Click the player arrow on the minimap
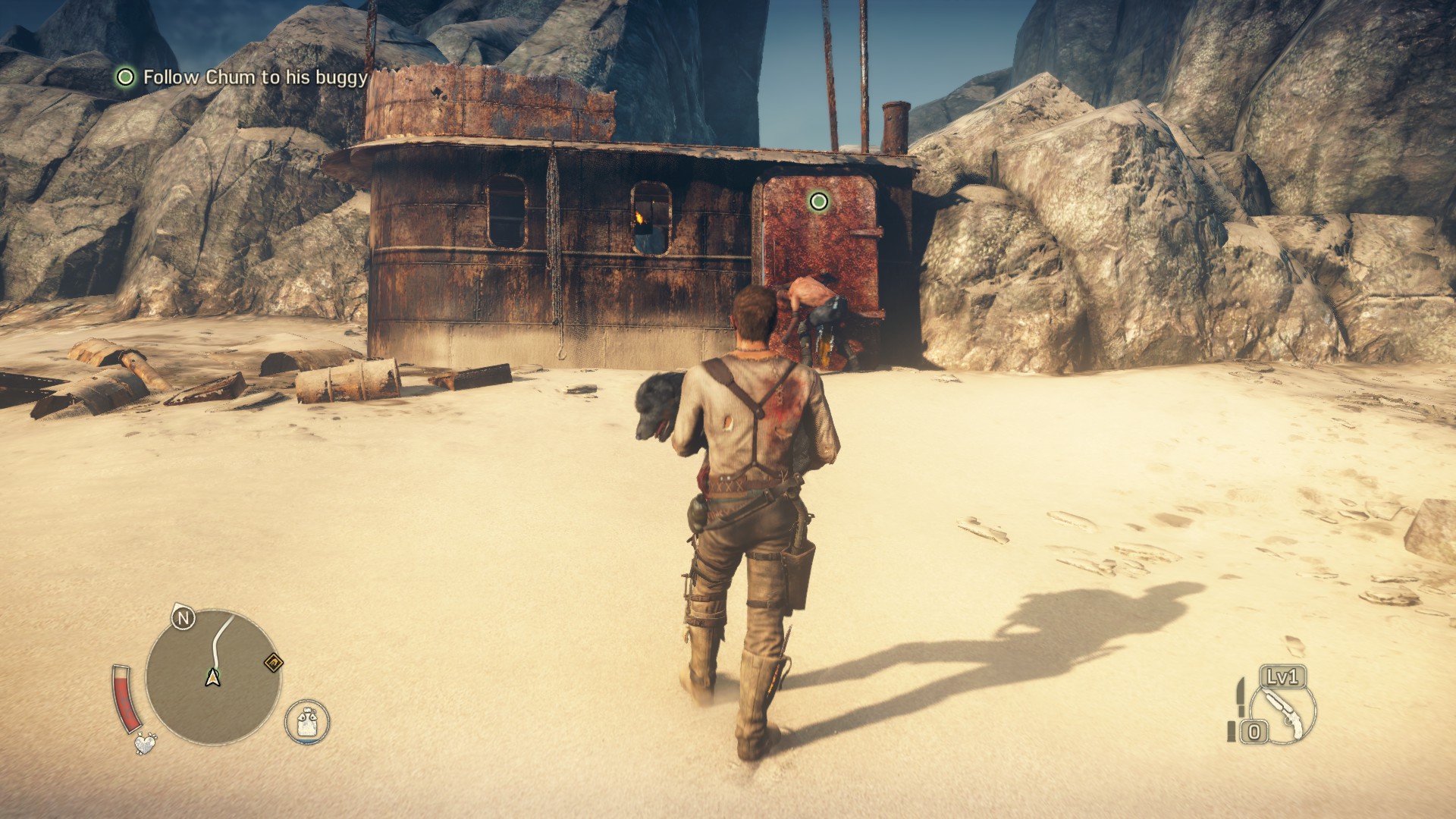Viewport: 1456px width, 819px height. (212, 677)
